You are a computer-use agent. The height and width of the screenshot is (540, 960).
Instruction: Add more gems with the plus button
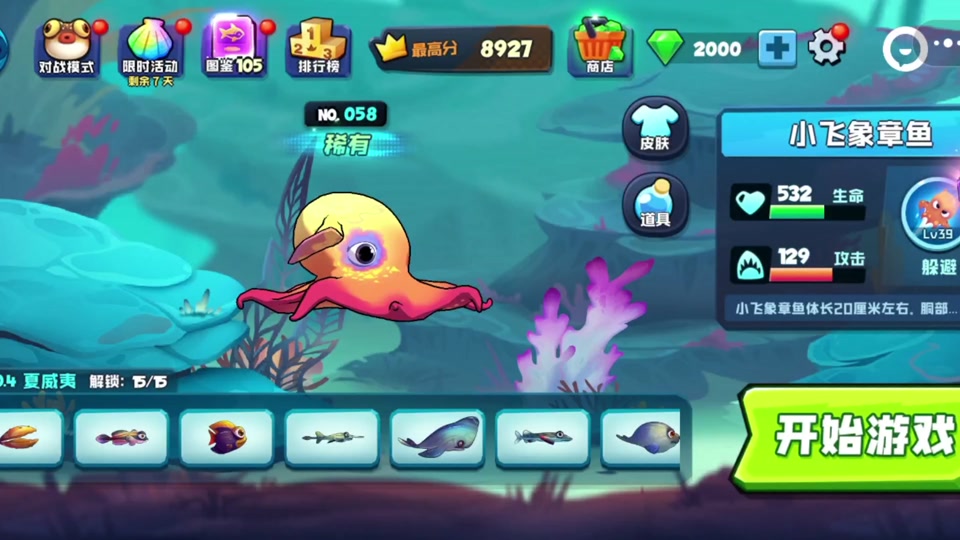(777, 48)
